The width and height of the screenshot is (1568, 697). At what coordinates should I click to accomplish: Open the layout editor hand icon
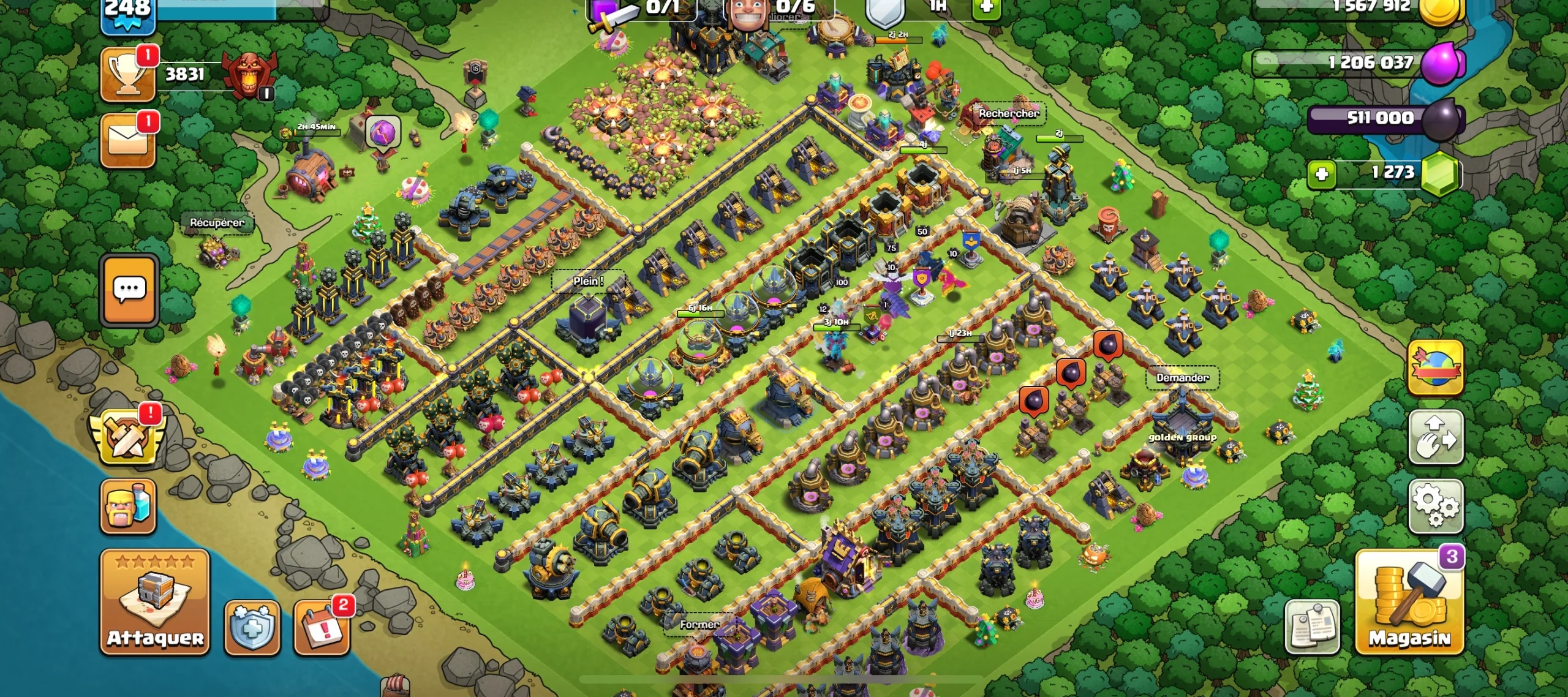1436,437
